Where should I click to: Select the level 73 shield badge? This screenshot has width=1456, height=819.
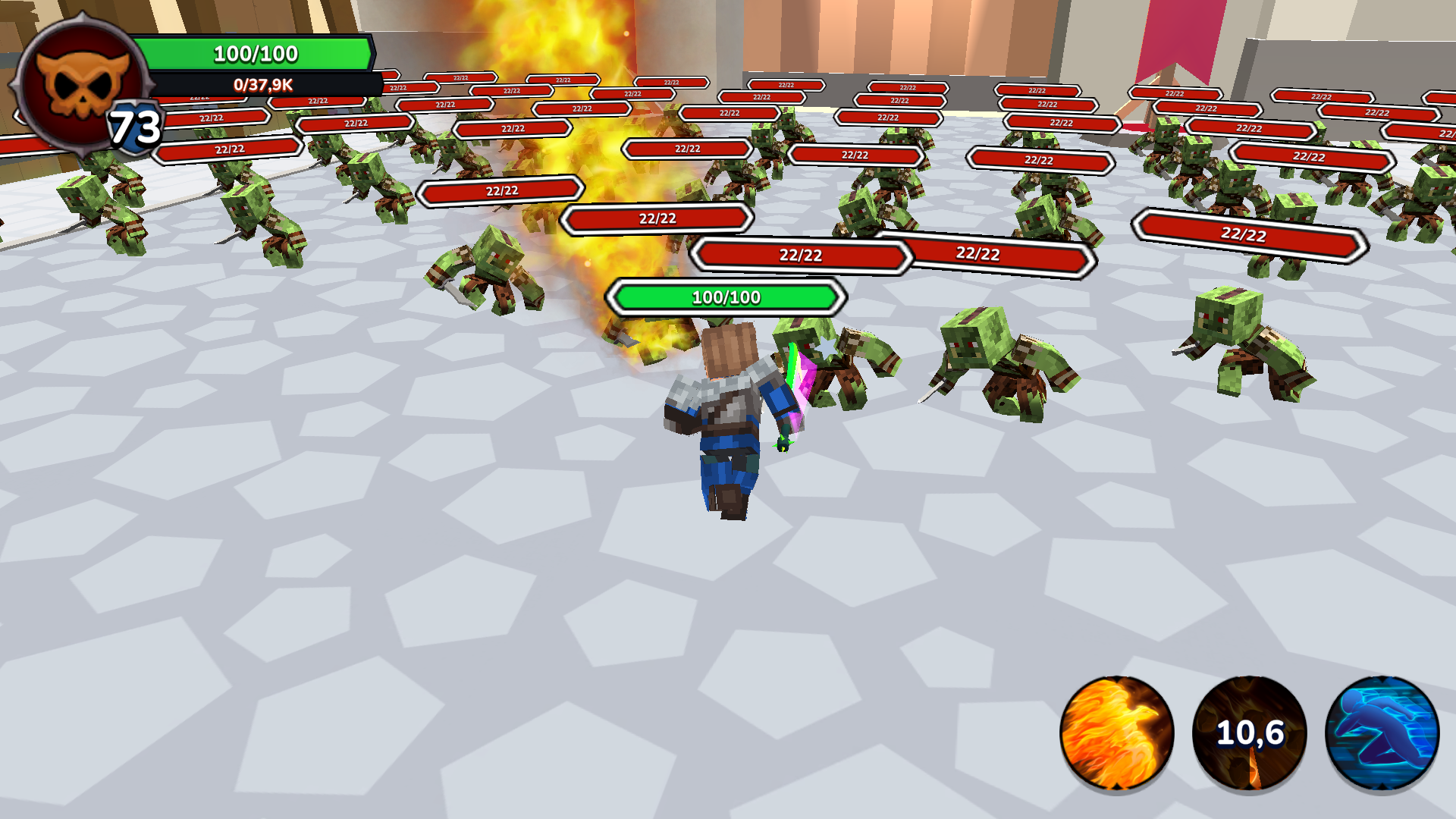pyautogui.click(x=133, y=125)
